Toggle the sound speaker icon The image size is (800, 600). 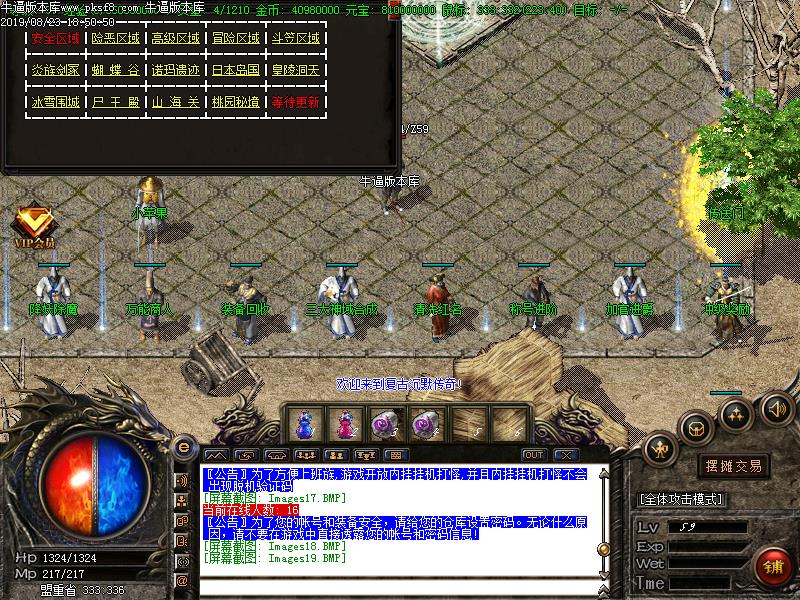tap(776, 407)
